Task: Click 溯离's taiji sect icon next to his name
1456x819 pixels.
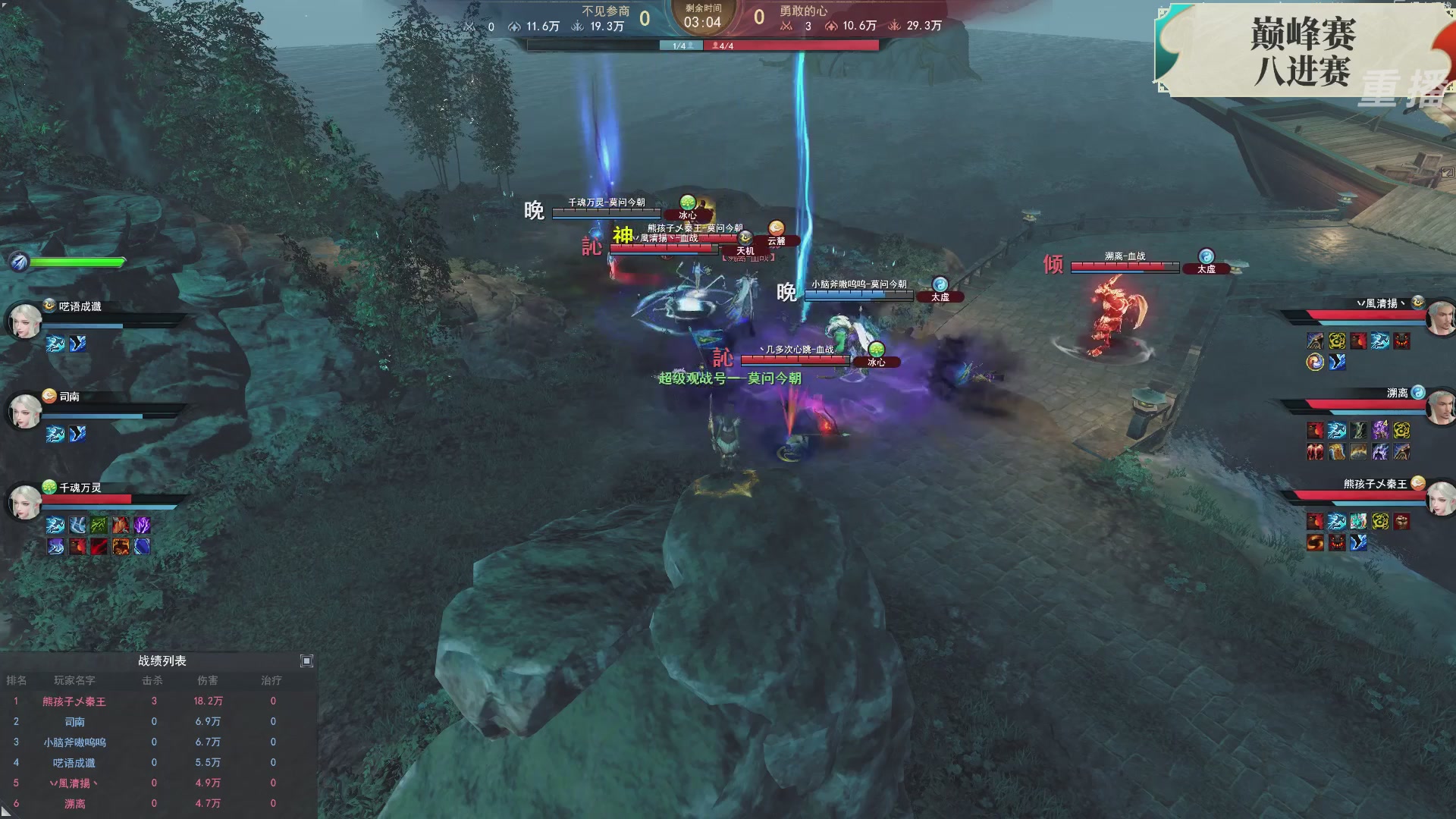Action: pyautogui.click(x=1420, y=394)
